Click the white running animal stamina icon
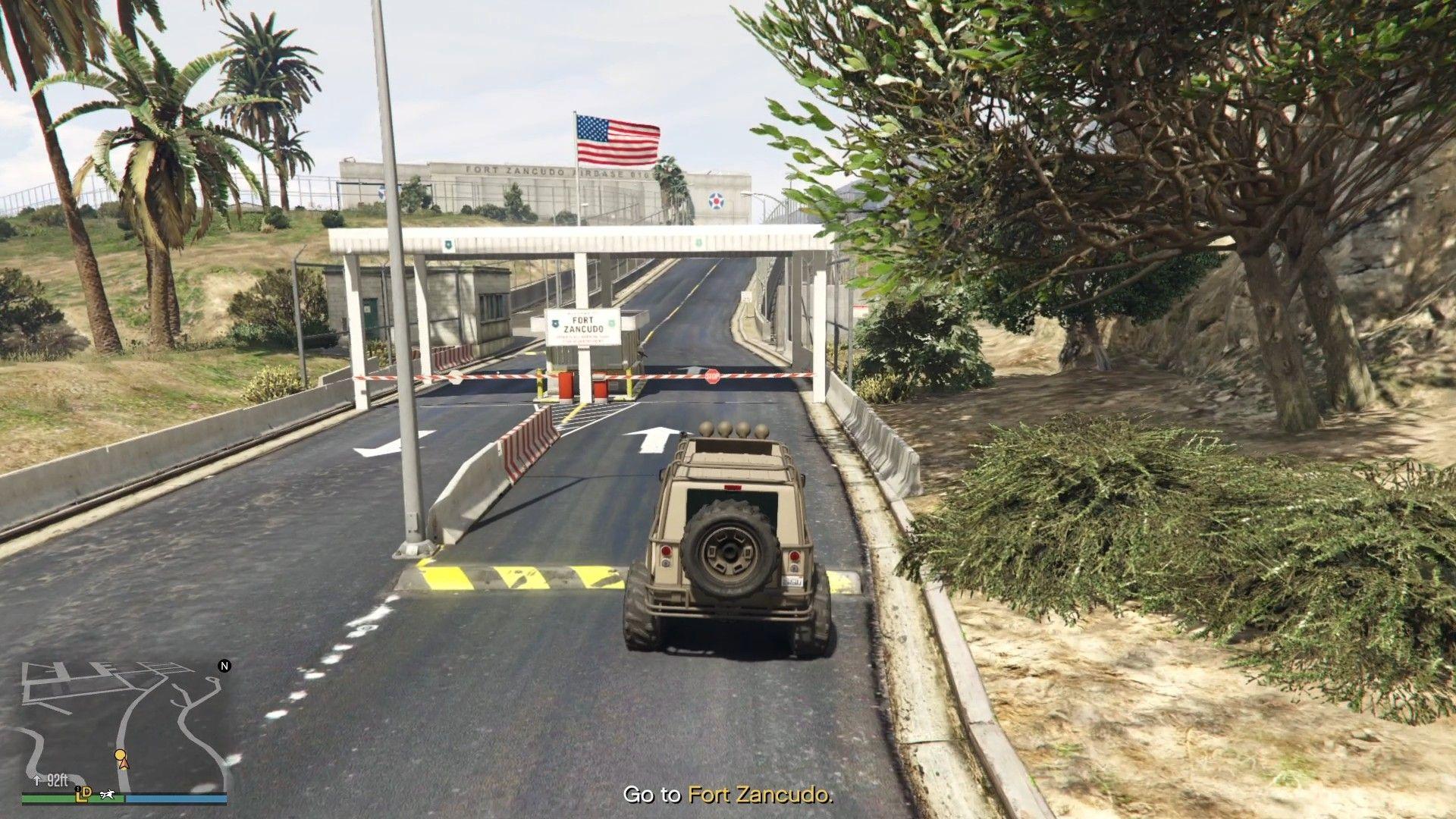The height and width of the screenshot is (819, 1456). click(x=108, y=793)
